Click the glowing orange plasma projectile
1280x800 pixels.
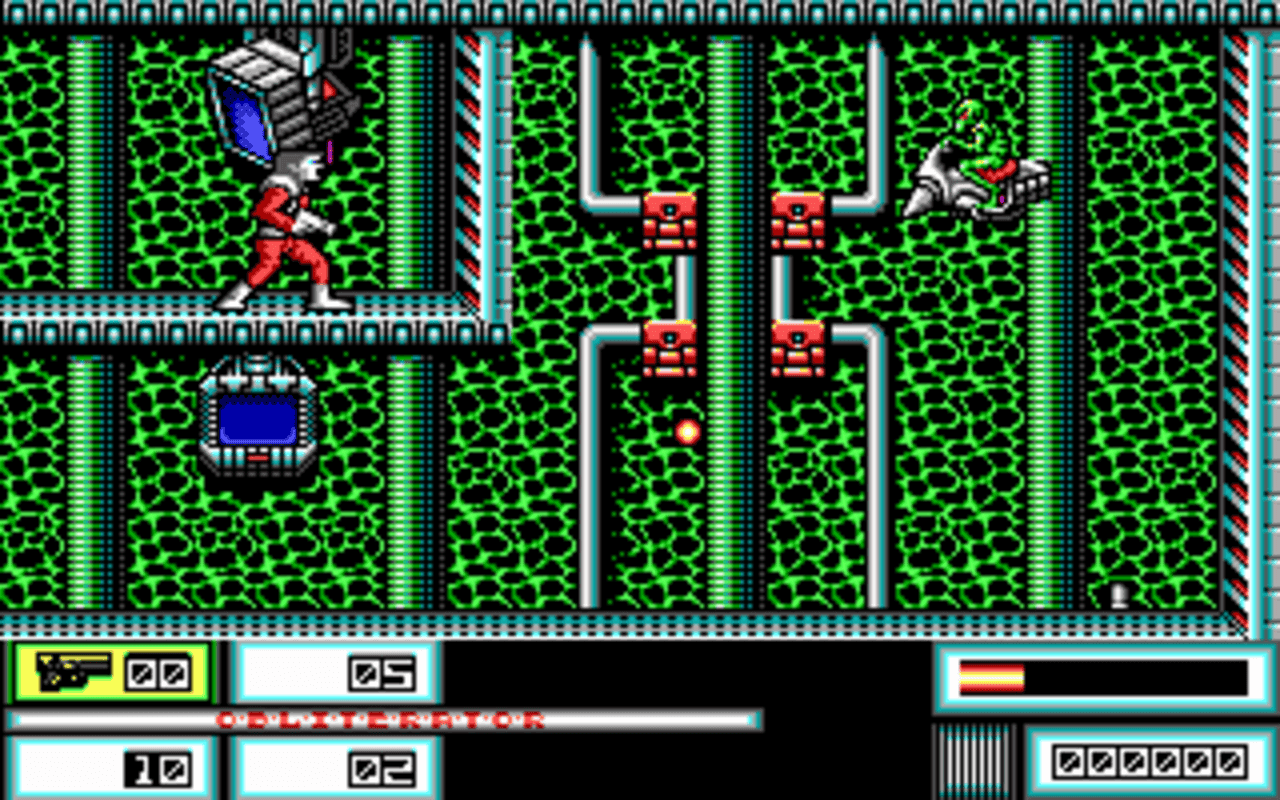tap(689, 432)
